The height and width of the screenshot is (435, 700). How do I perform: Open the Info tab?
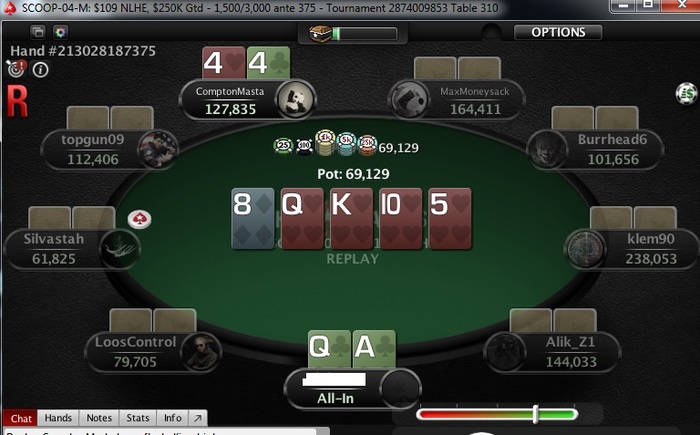pos(173,418)
